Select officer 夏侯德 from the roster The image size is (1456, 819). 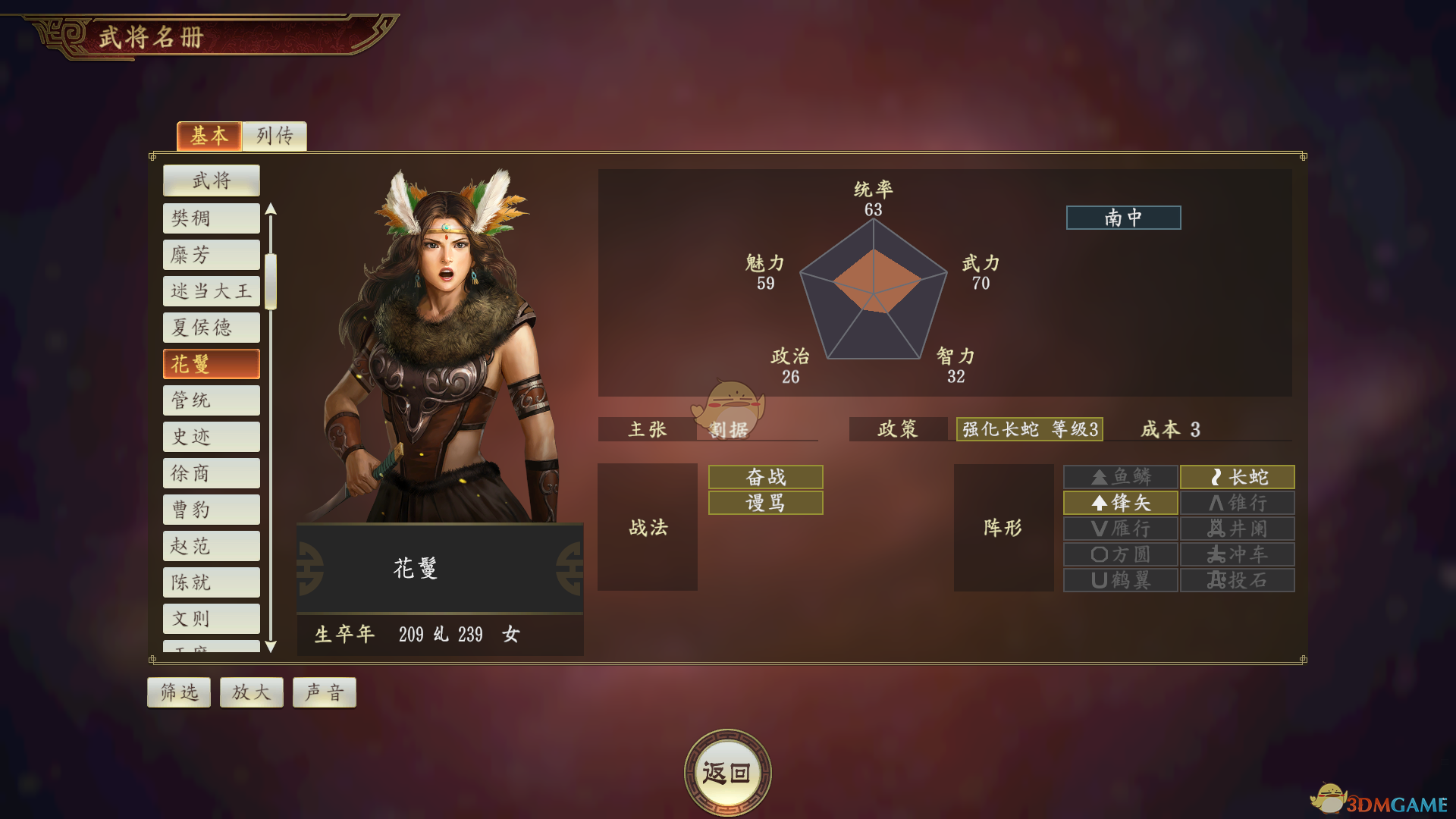[211, 327]
